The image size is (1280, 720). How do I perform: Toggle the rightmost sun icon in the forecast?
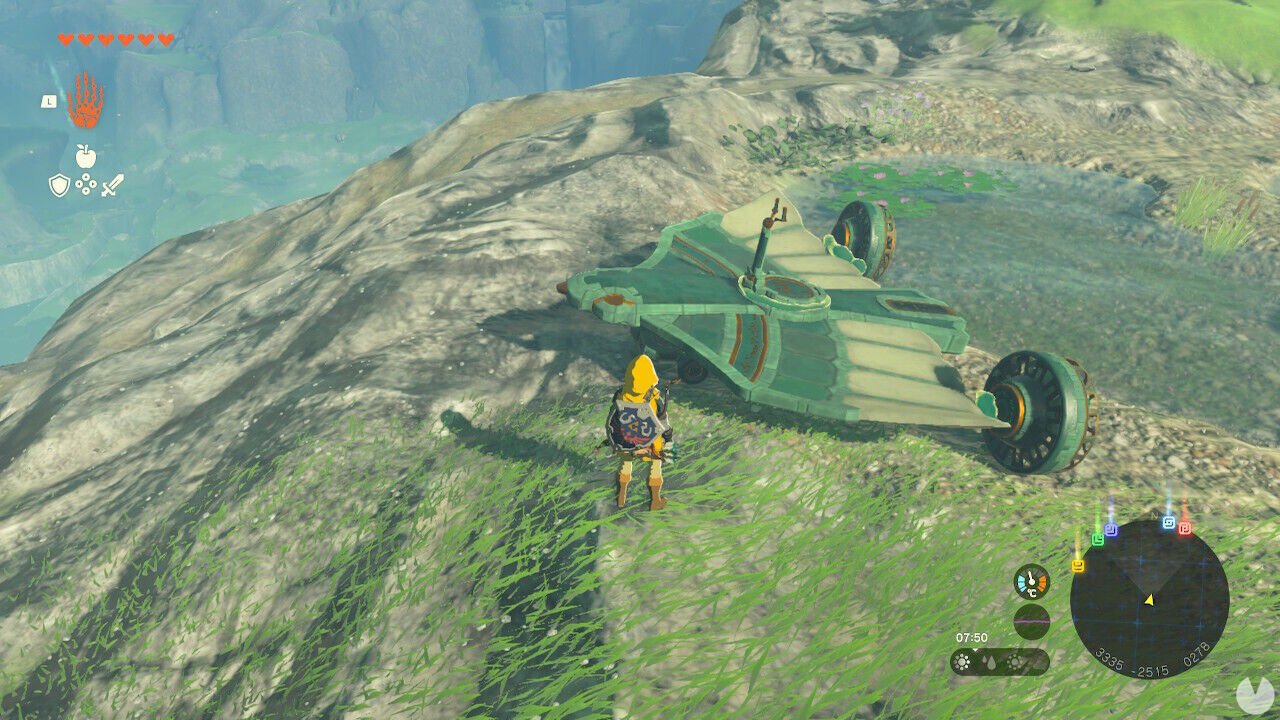(1015, 662)
